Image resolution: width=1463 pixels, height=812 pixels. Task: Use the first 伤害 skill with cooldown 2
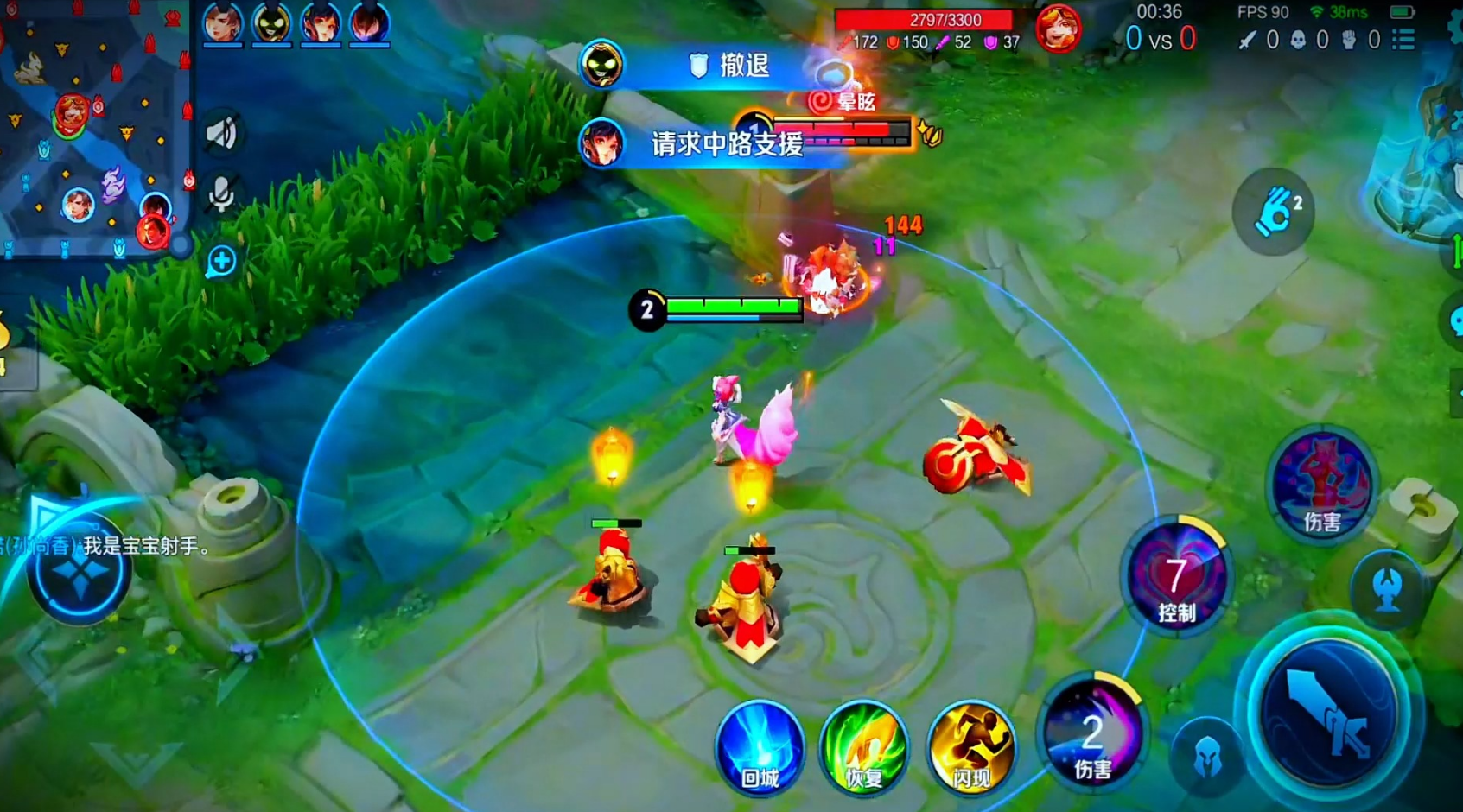[x=1092, y=733]
